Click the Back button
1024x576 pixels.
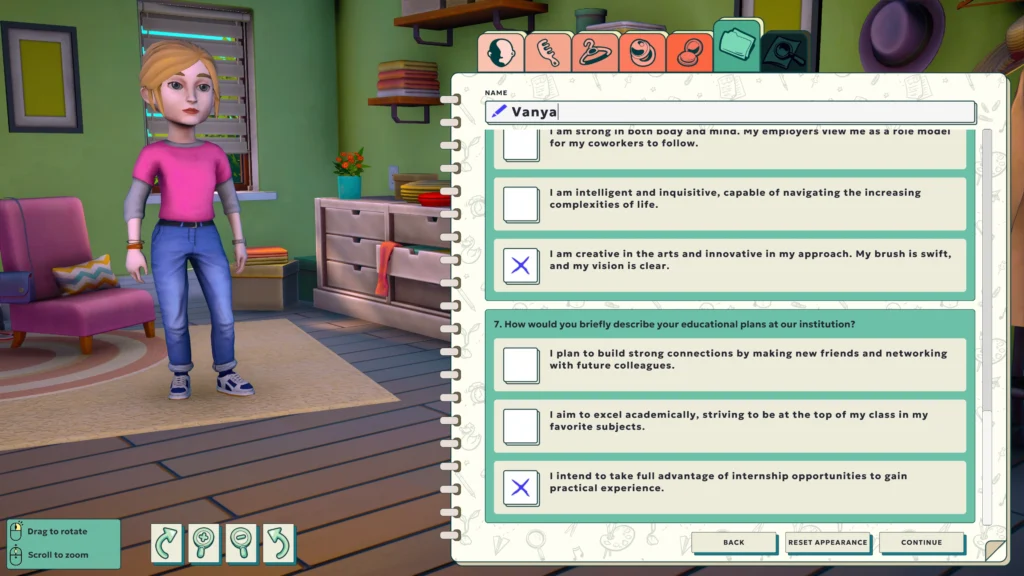tap(733, 543)
